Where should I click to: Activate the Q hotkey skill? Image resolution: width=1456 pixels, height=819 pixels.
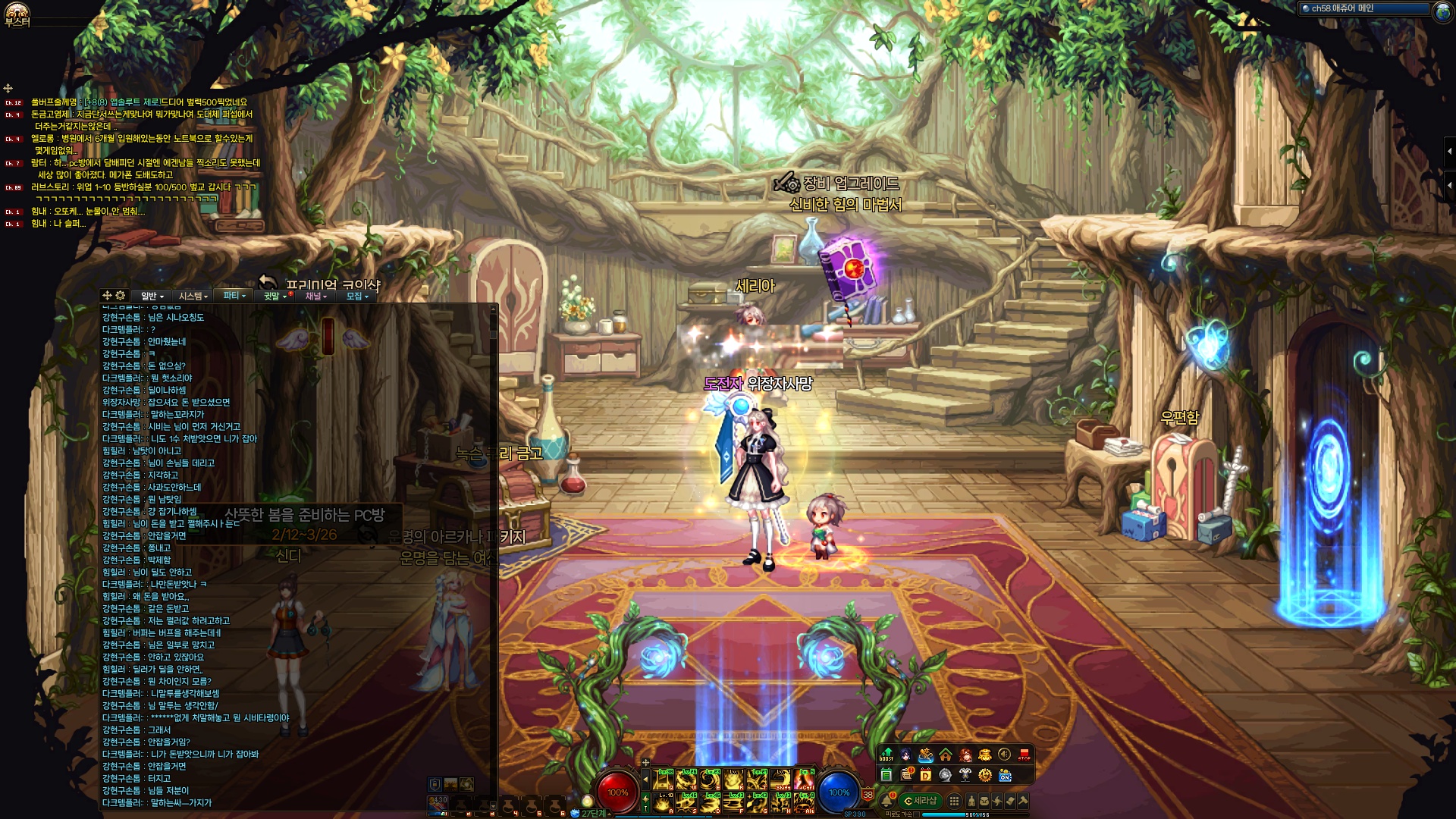coord(664,780)
